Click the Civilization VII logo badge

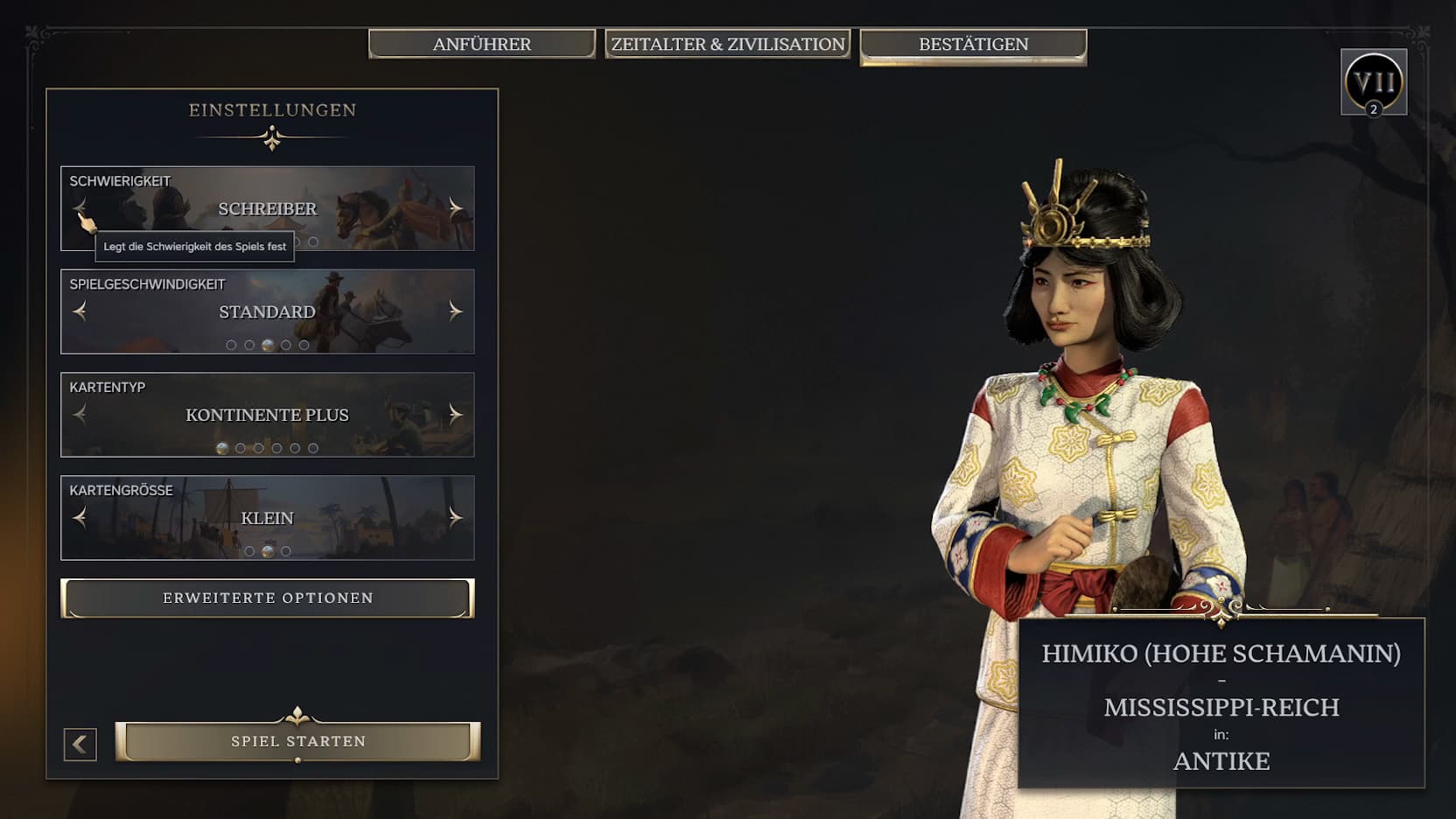pos(1373,82)
